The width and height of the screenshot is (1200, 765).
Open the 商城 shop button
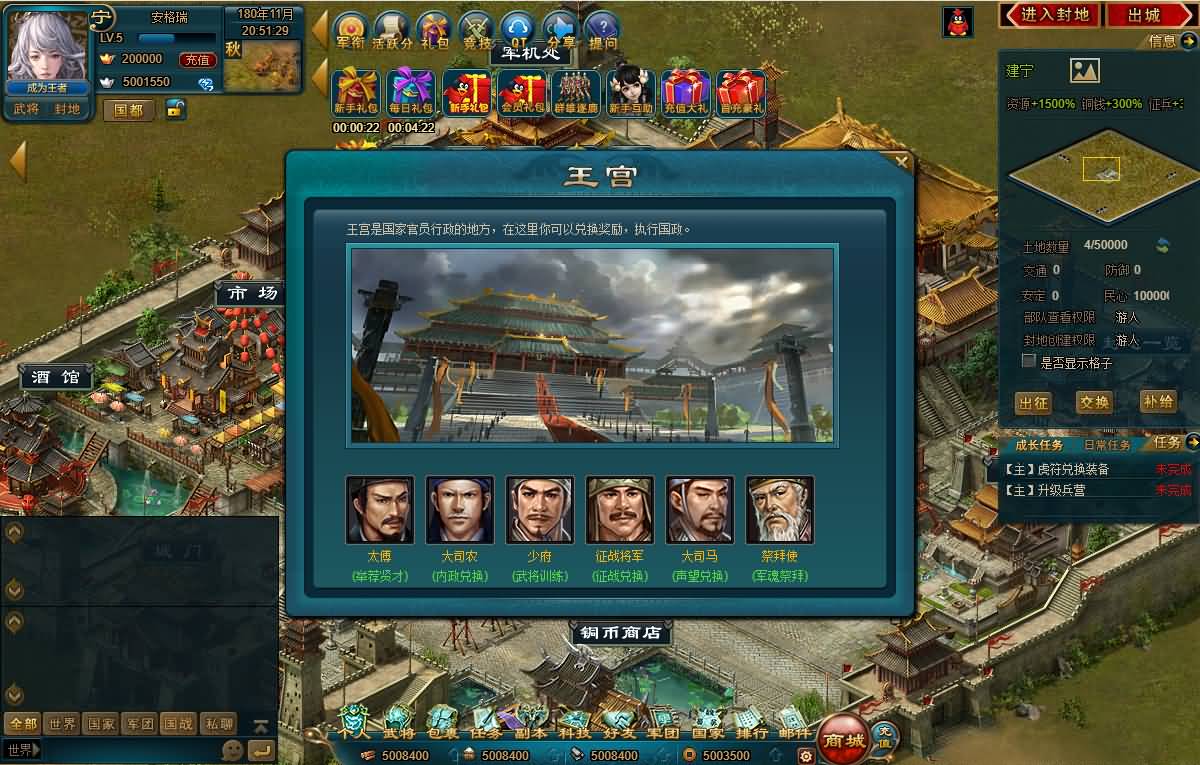(x=842, y=740)
